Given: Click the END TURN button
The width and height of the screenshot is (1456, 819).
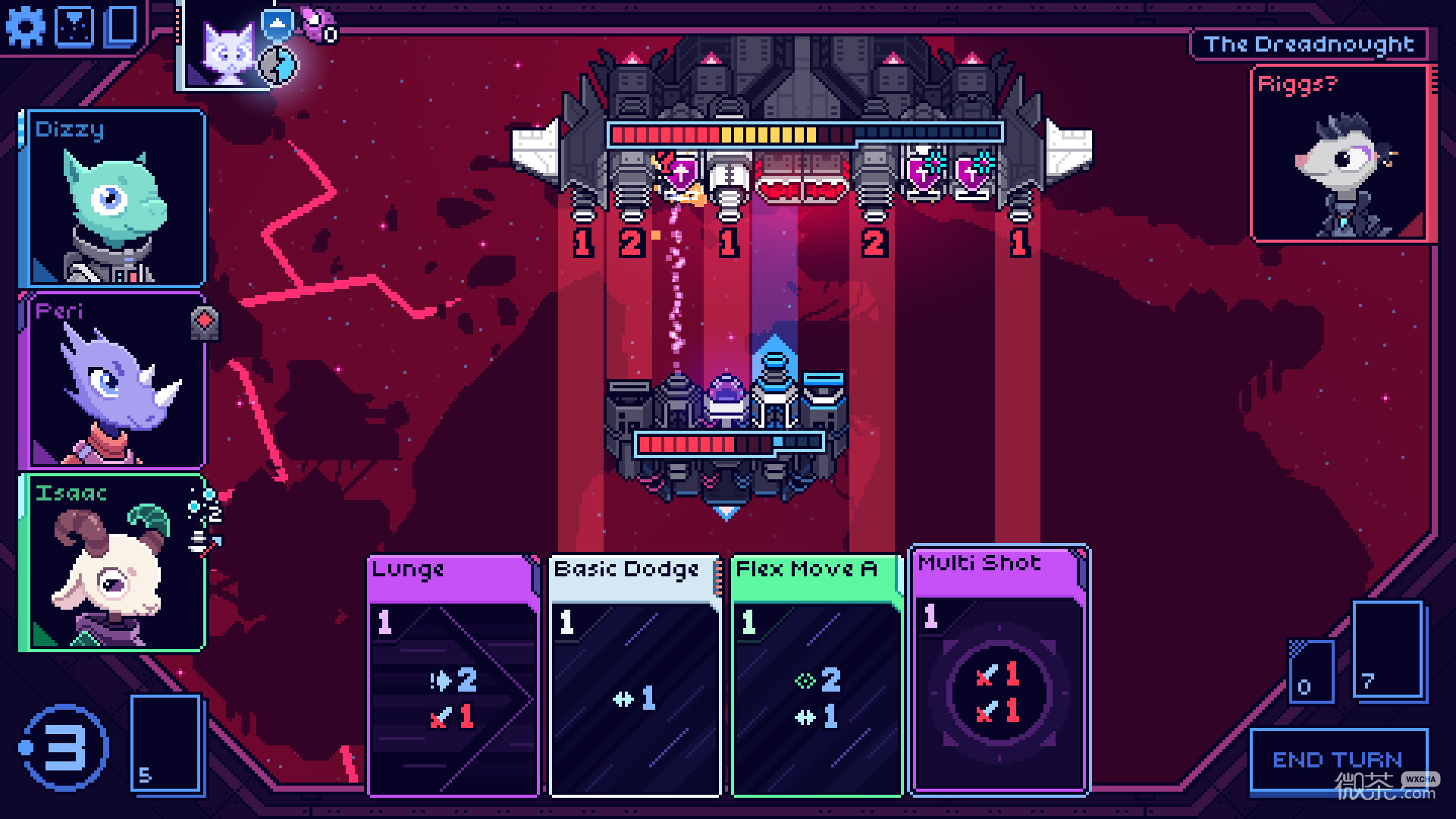Looking at the screenshot, I should pos(1338,760).
